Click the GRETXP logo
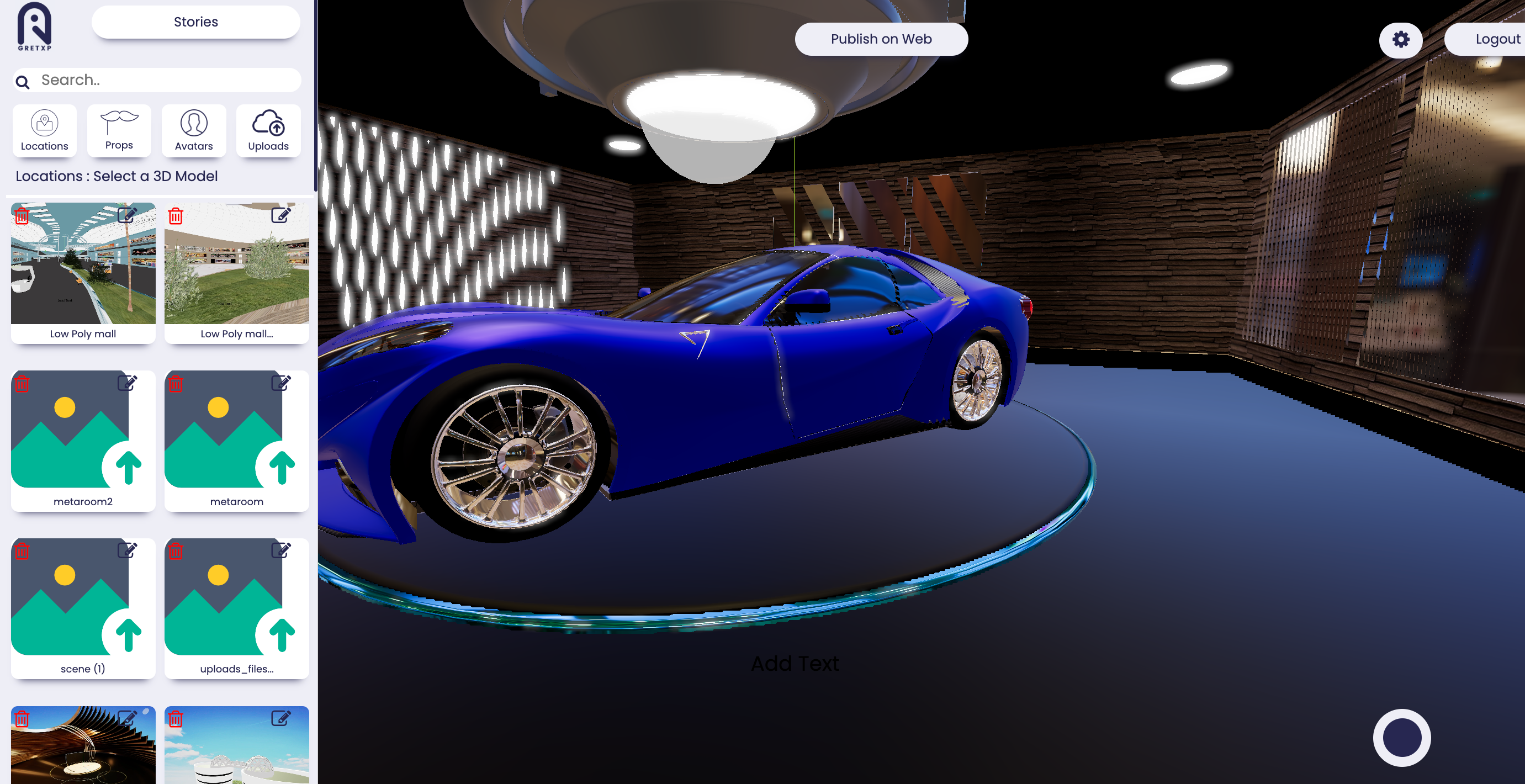 click(34, 27)
